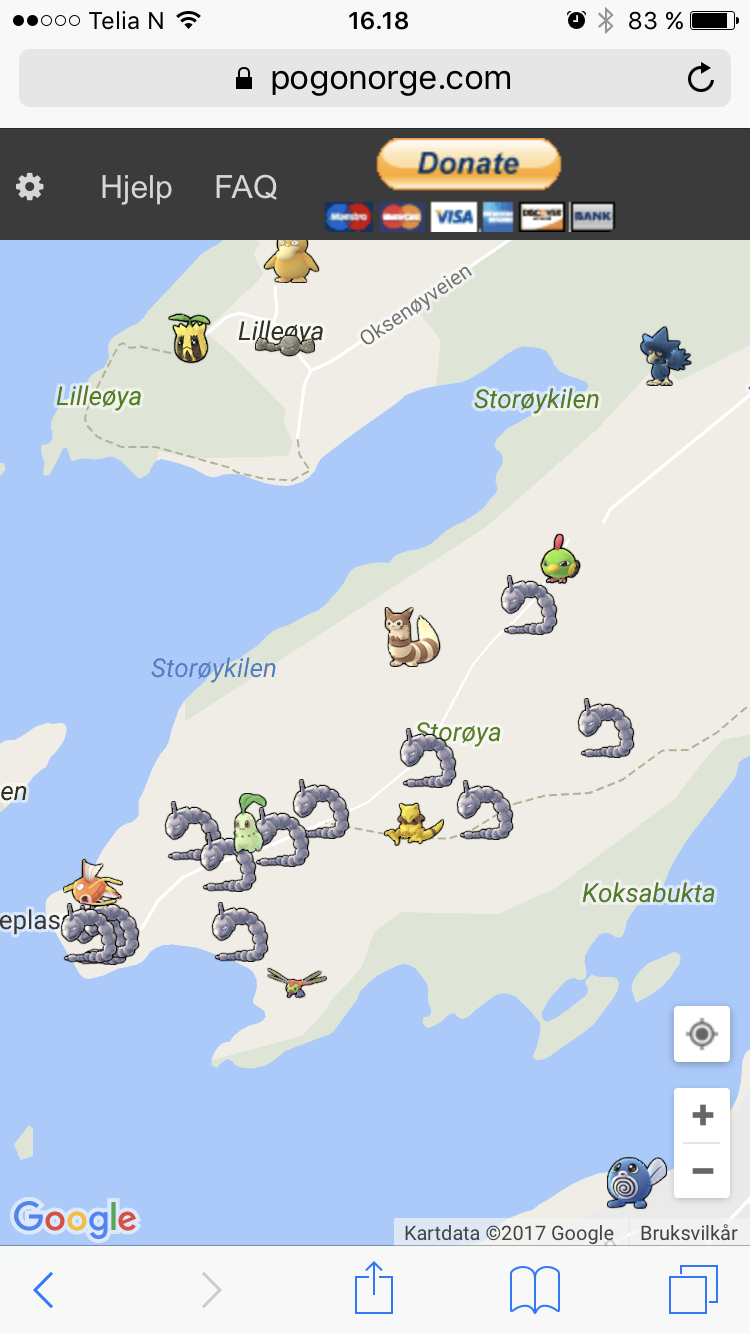Zoom in on the map

[x=702, y=1115]
